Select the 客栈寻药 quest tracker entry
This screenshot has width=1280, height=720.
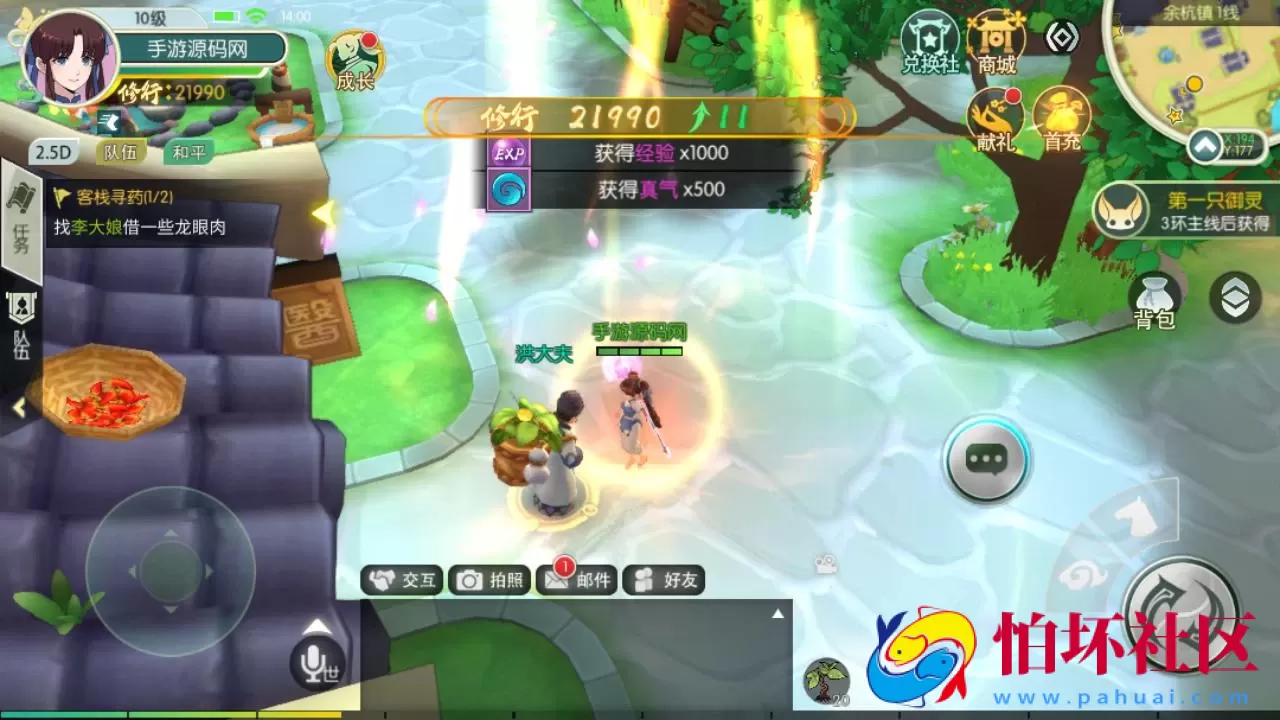[x=150, y=214]
